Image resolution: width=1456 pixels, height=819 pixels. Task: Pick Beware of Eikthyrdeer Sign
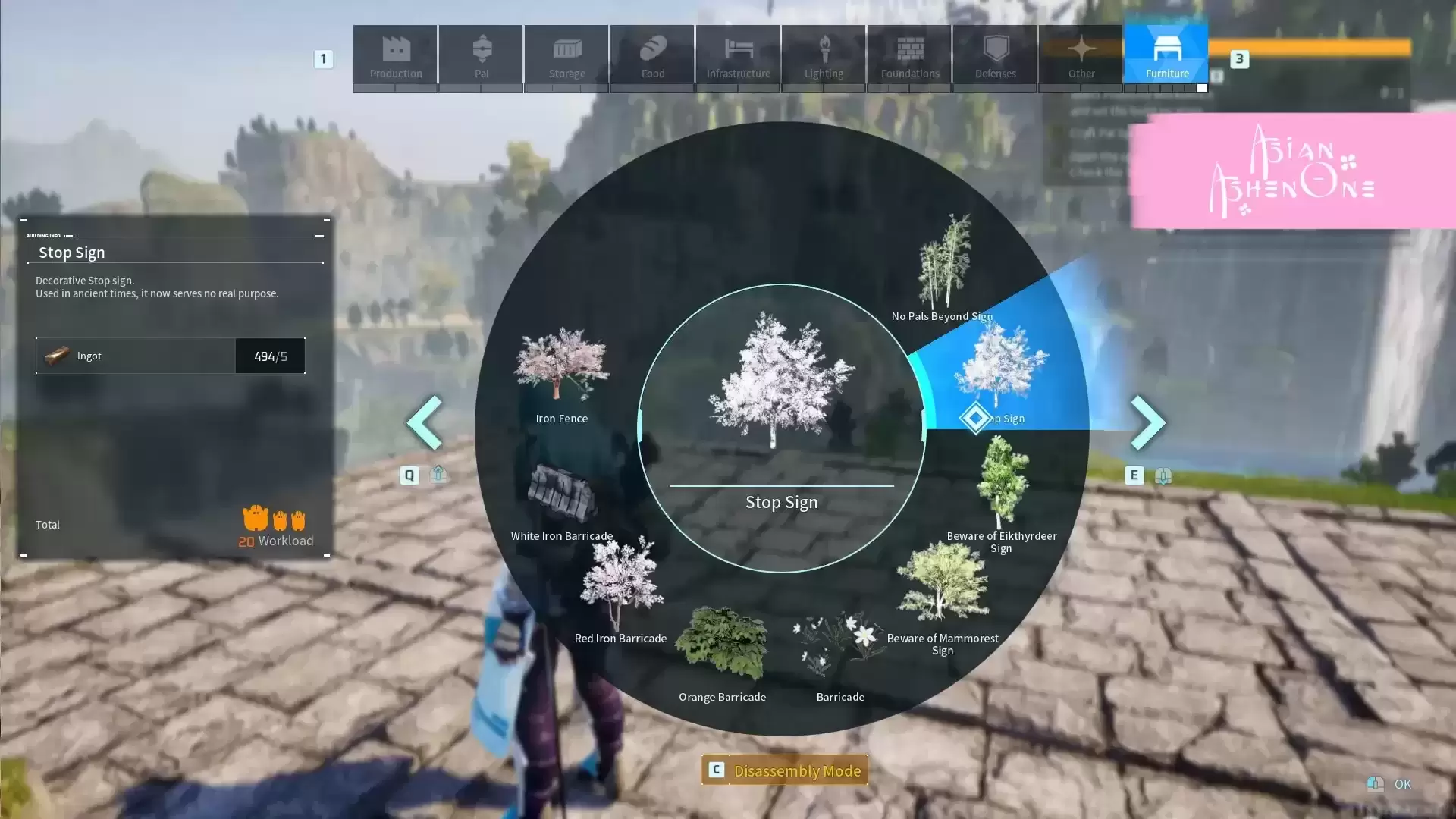click(1001, 493)
